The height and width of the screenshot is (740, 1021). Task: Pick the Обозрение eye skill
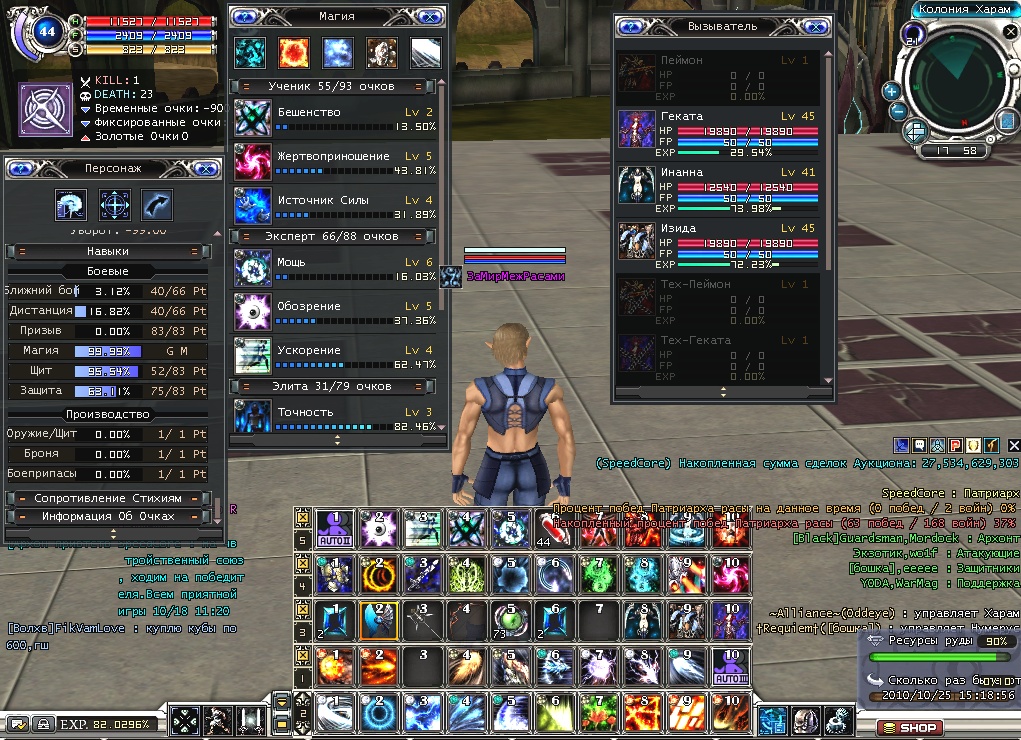point(252,312)
